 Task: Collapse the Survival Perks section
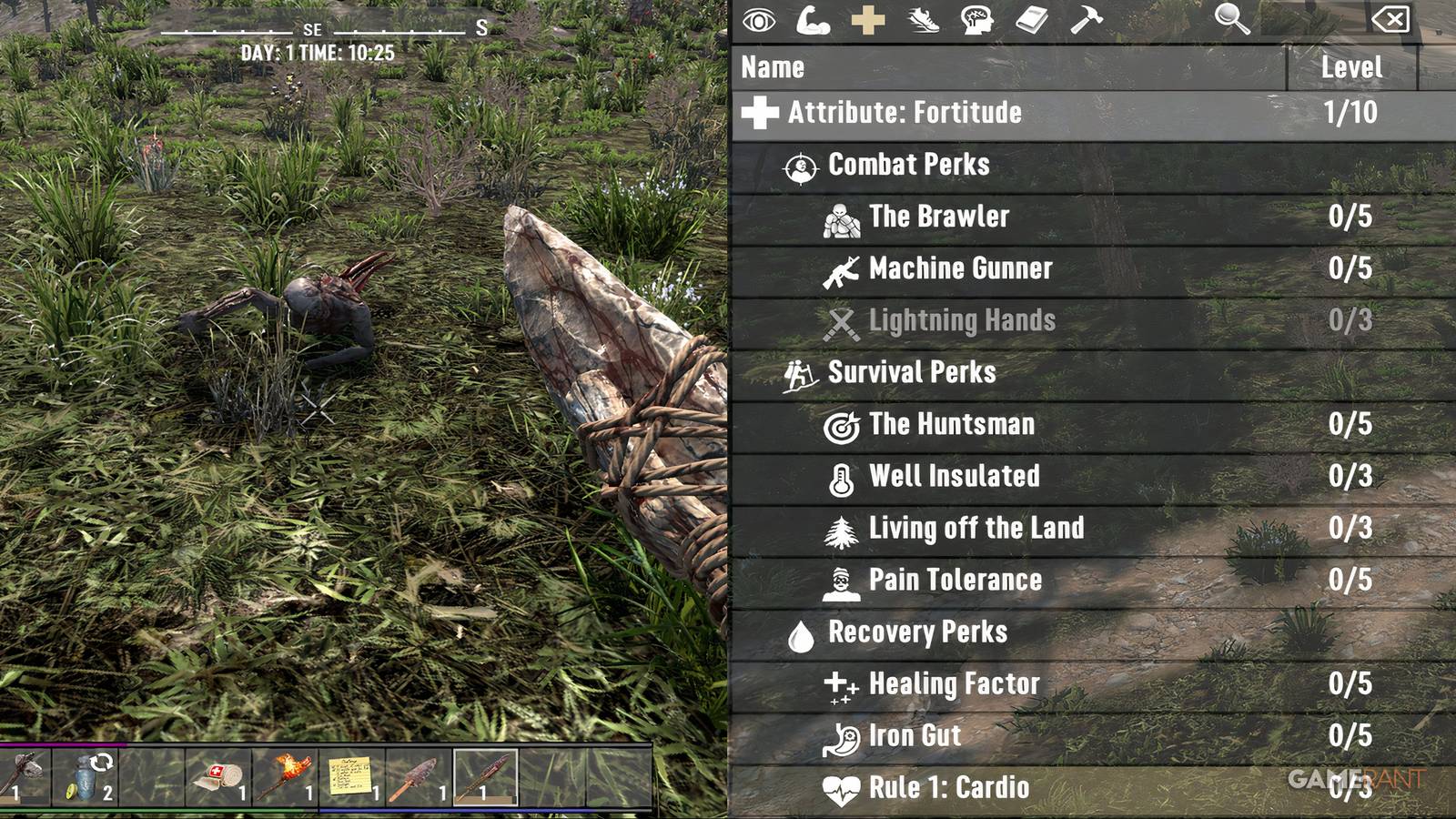(910, 372)
